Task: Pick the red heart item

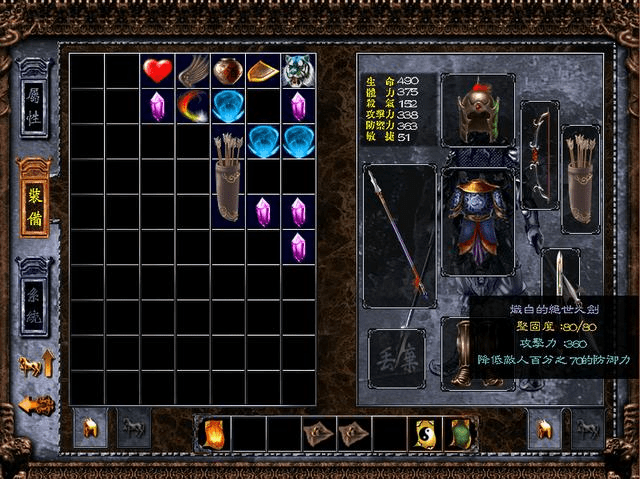Action: point(157,70)
